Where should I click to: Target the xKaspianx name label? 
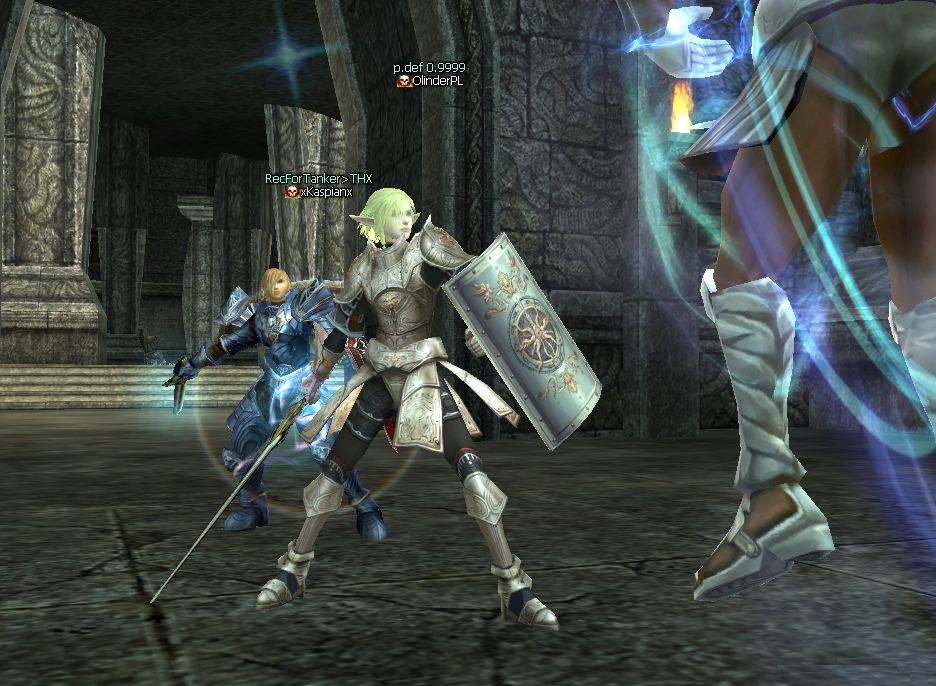click(x=322, y=192)
